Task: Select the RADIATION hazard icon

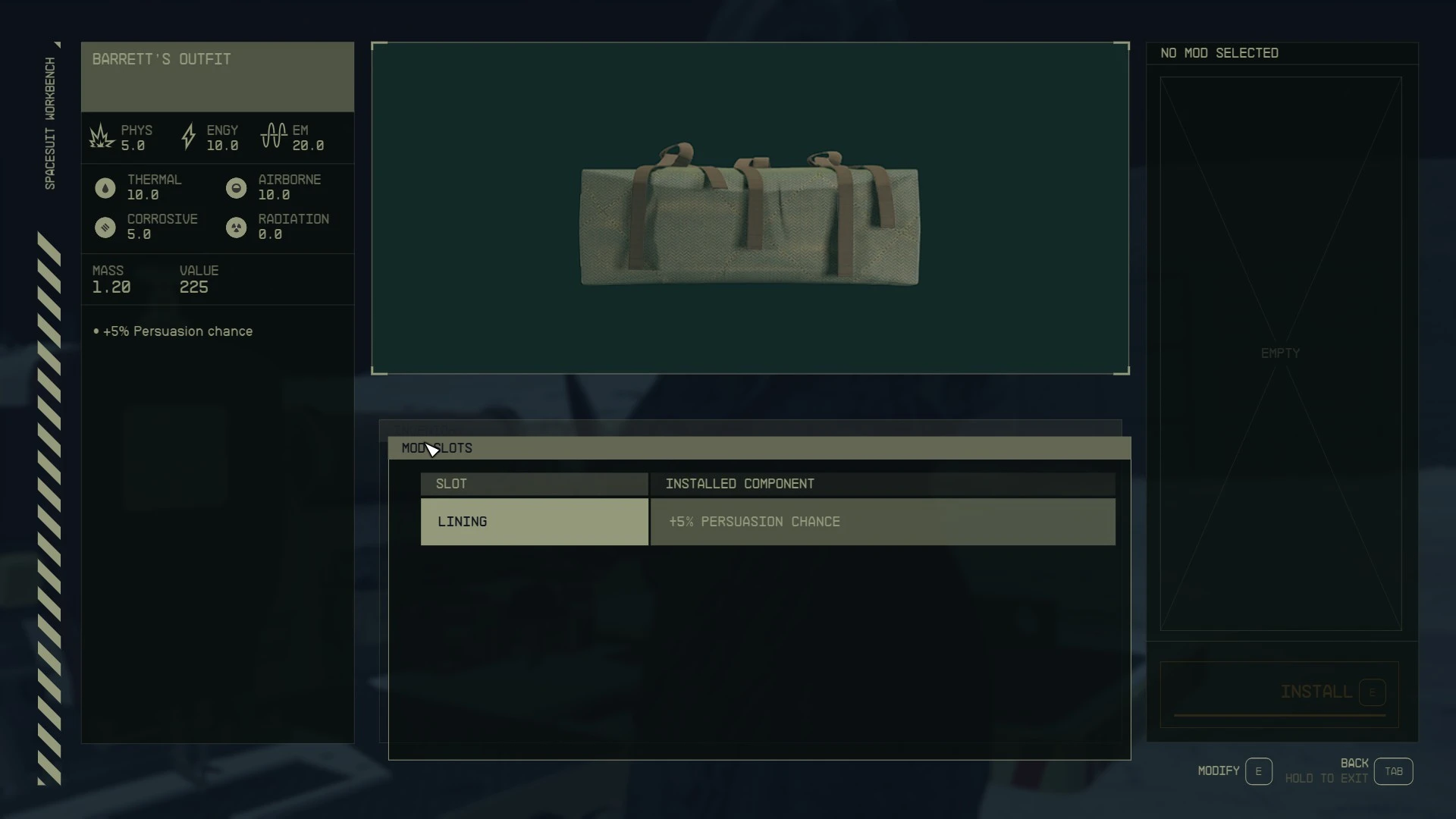Action: coord(236,227)
